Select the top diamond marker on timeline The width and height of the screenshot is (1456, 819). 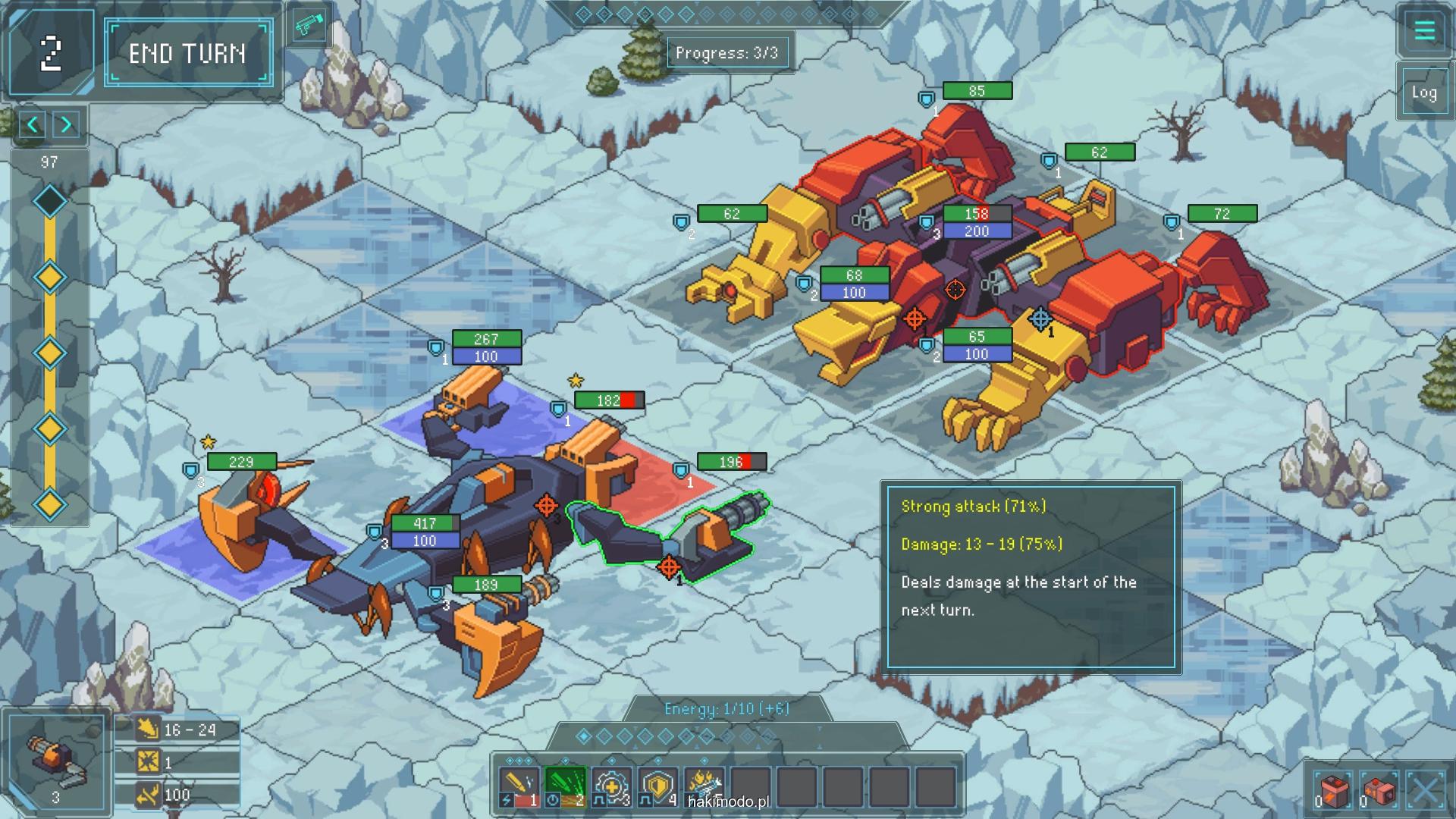pos(50,202)
